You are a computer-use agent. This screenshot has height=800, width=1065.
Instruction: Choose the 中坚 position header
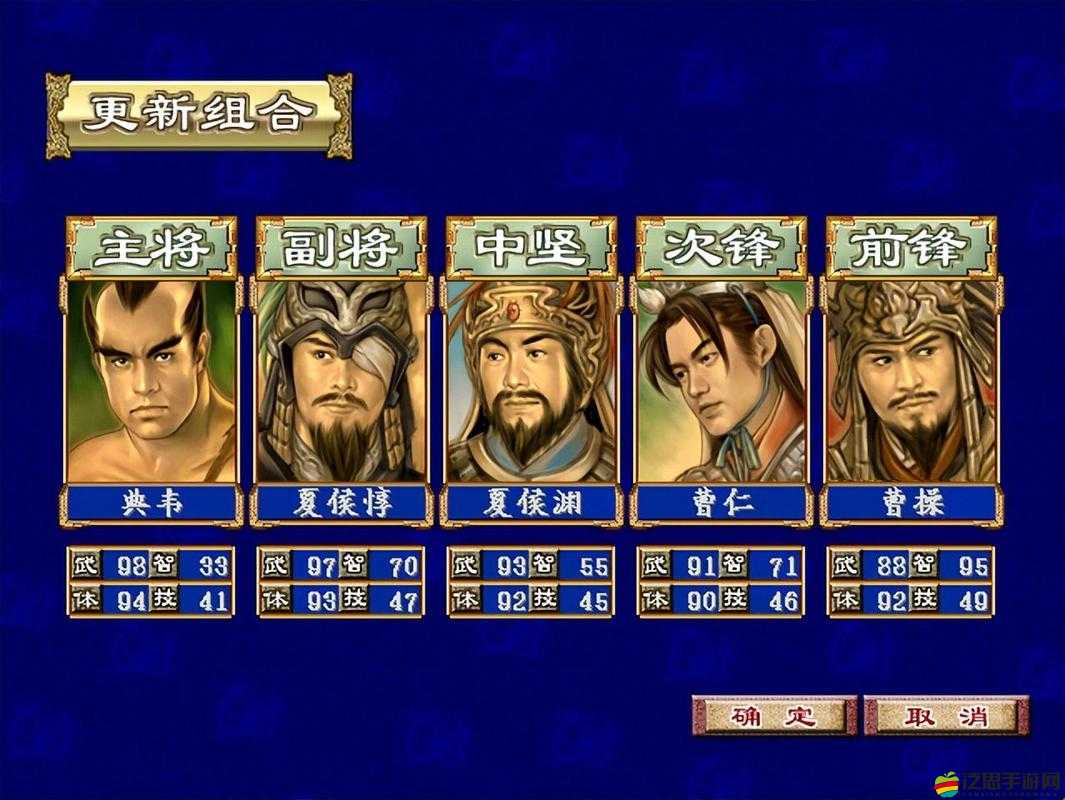point(532,247)
